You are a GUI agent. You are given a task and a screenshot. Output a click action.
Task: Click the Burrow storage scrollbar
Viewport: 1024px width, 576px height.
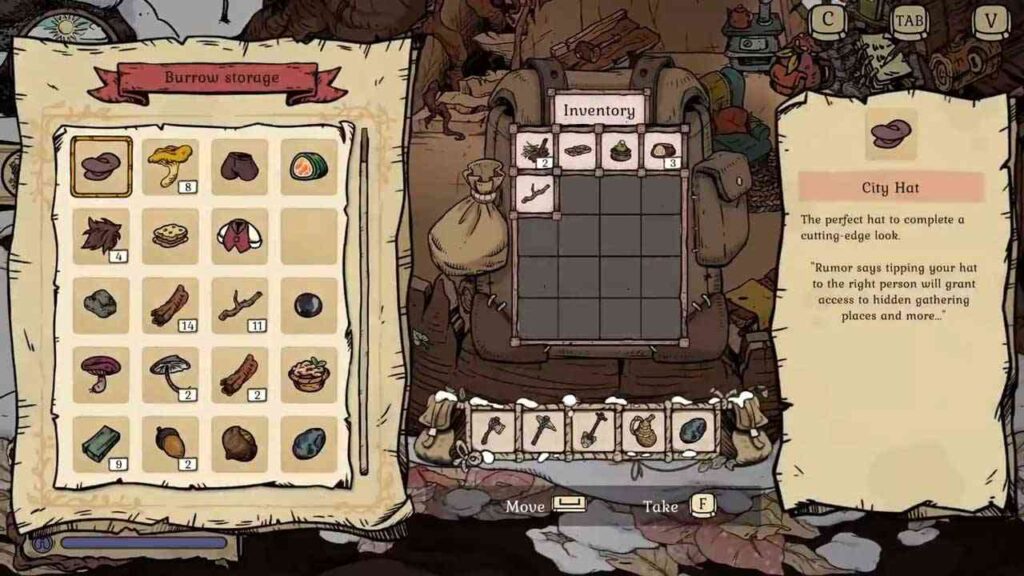pos(363,300)
